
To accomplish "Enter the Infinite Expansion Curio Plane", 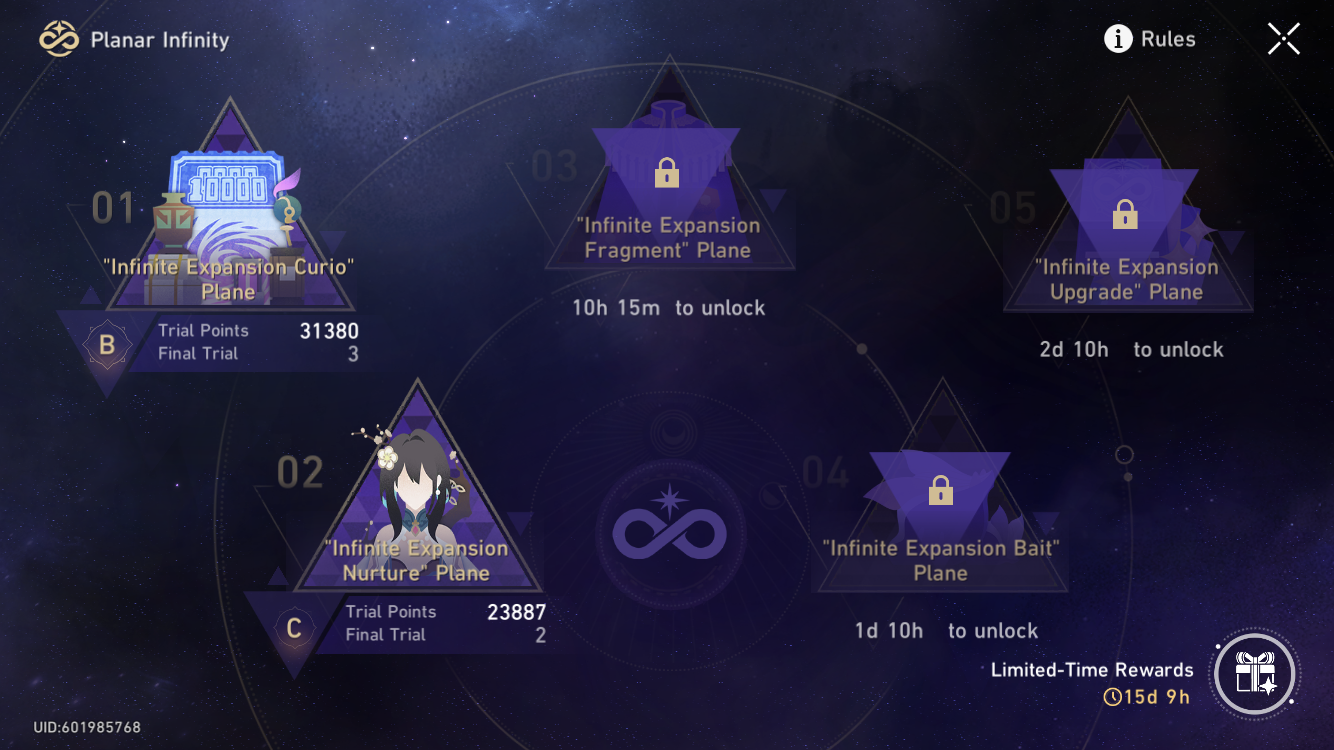I will [x=228, y=230].
